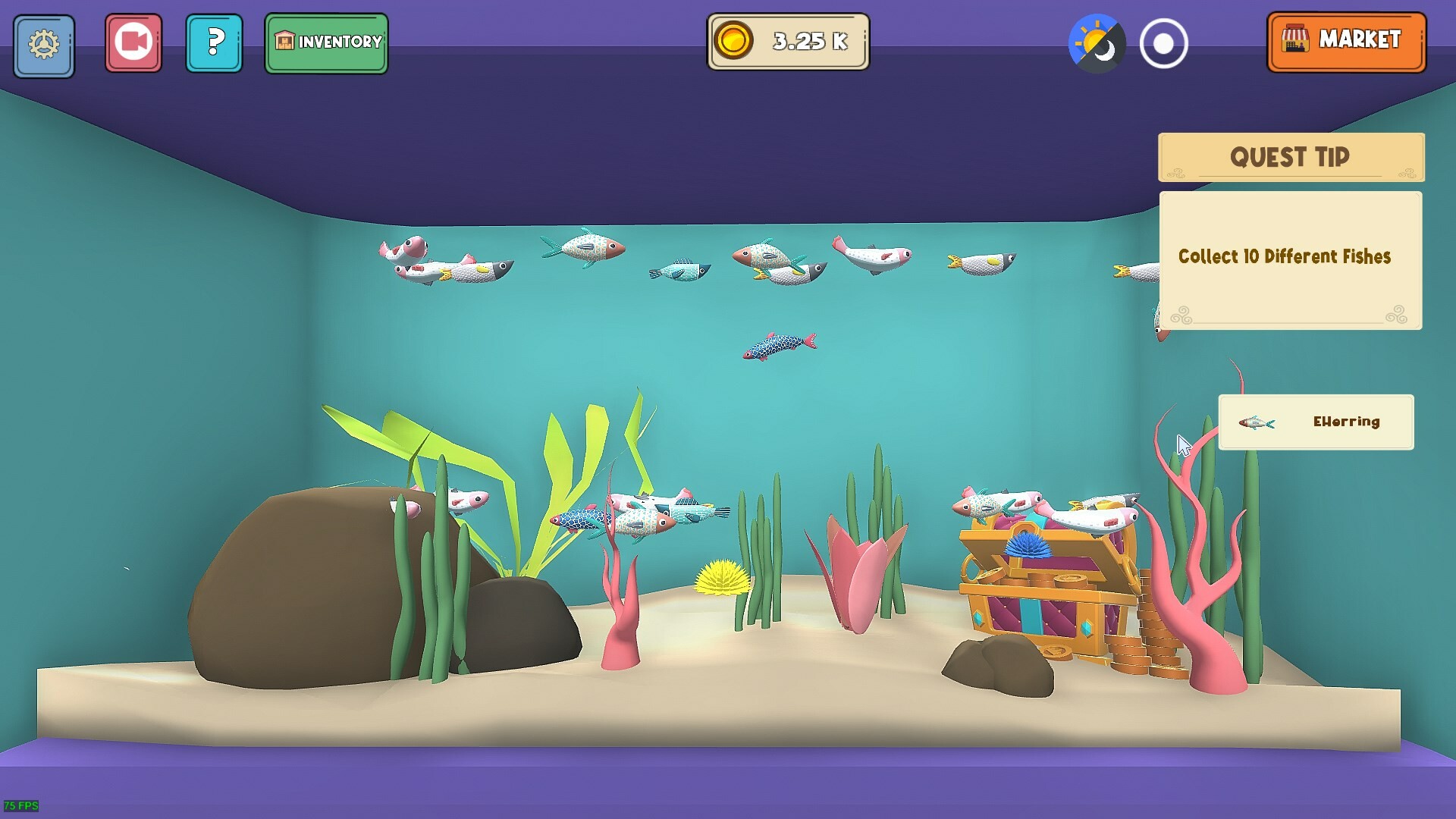Click the 3.25 K coin balance display
This screenshot has width=1456, height=819.
[789, 42]
